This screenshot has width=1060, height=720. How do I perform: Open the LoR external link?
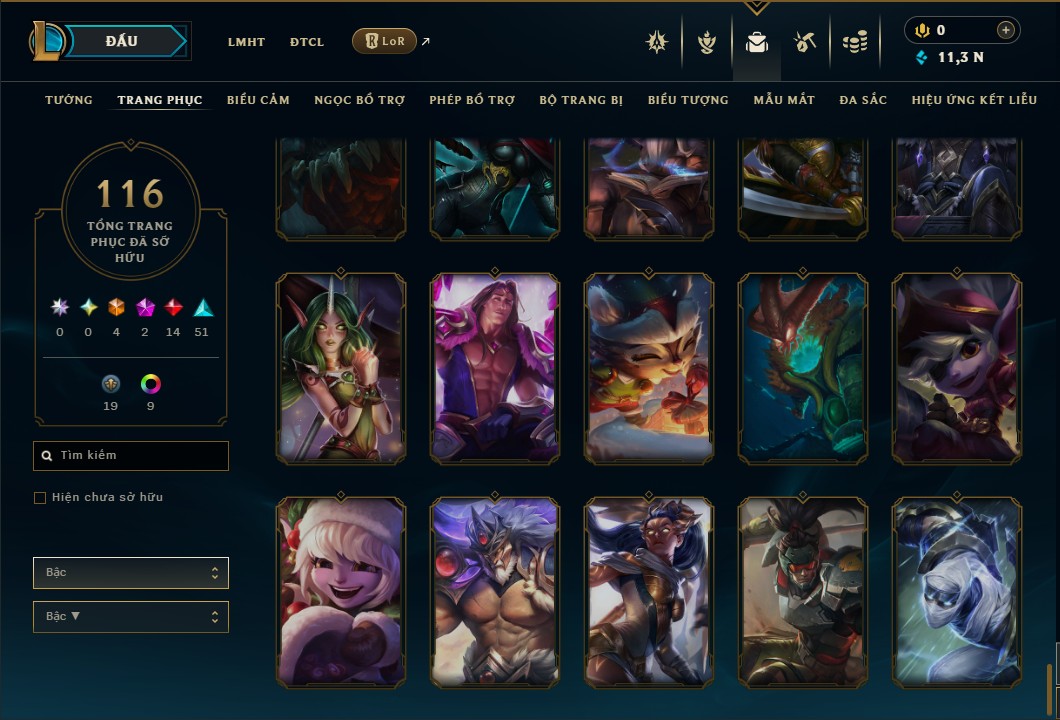385,41
